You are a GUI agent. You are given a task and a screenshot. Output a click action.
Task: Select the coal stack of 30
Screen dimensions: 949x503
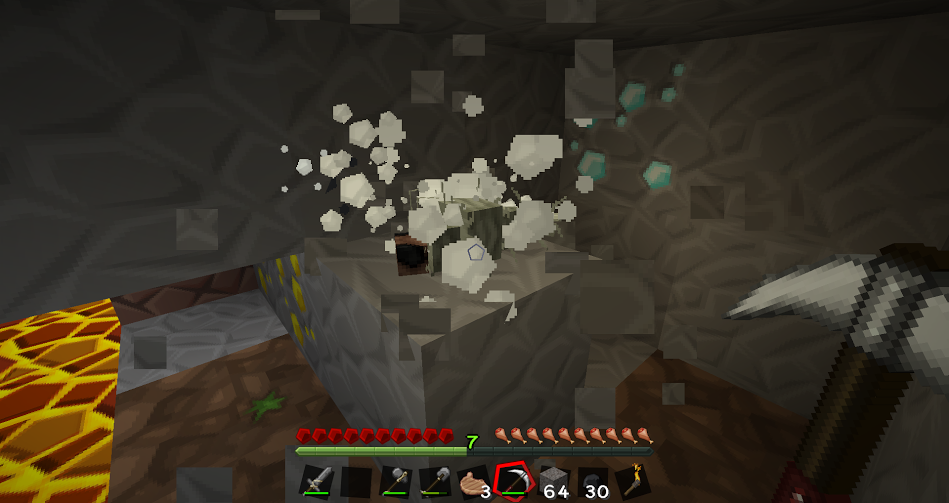[591, 482]
